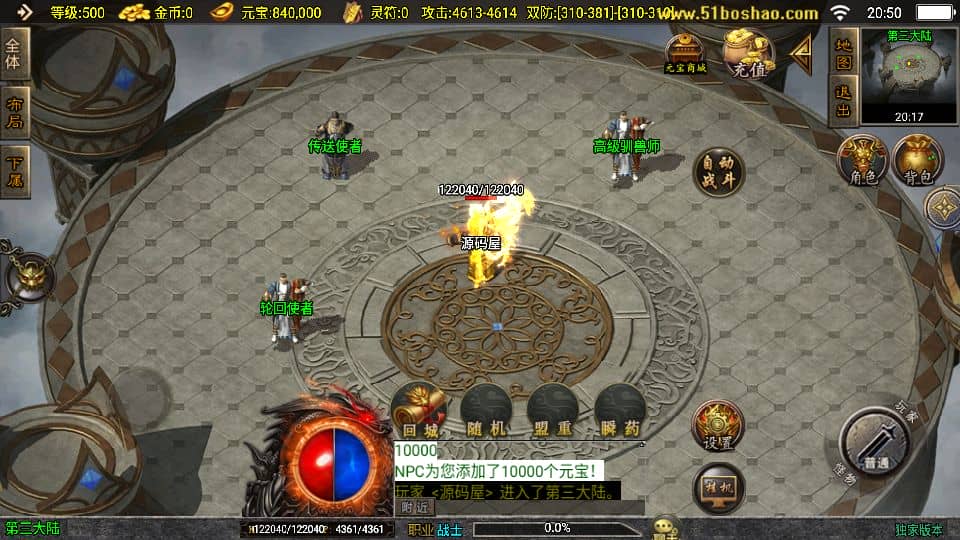The height and width of the screenshot is (540, 960).
Task: Click the 退出 exit button
Action: [x=844, y=102]
